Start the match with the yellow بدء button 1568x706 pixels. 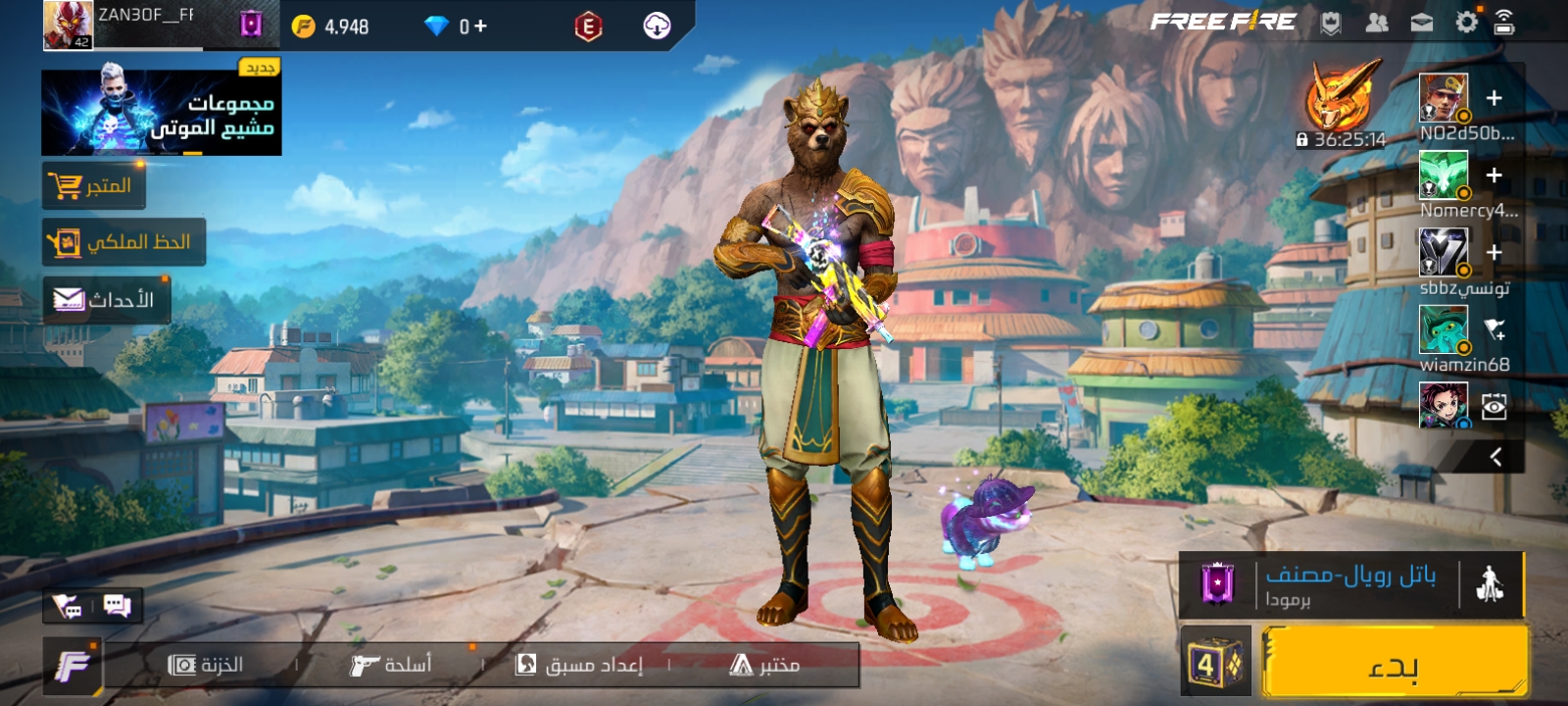tap(1394, 663)
